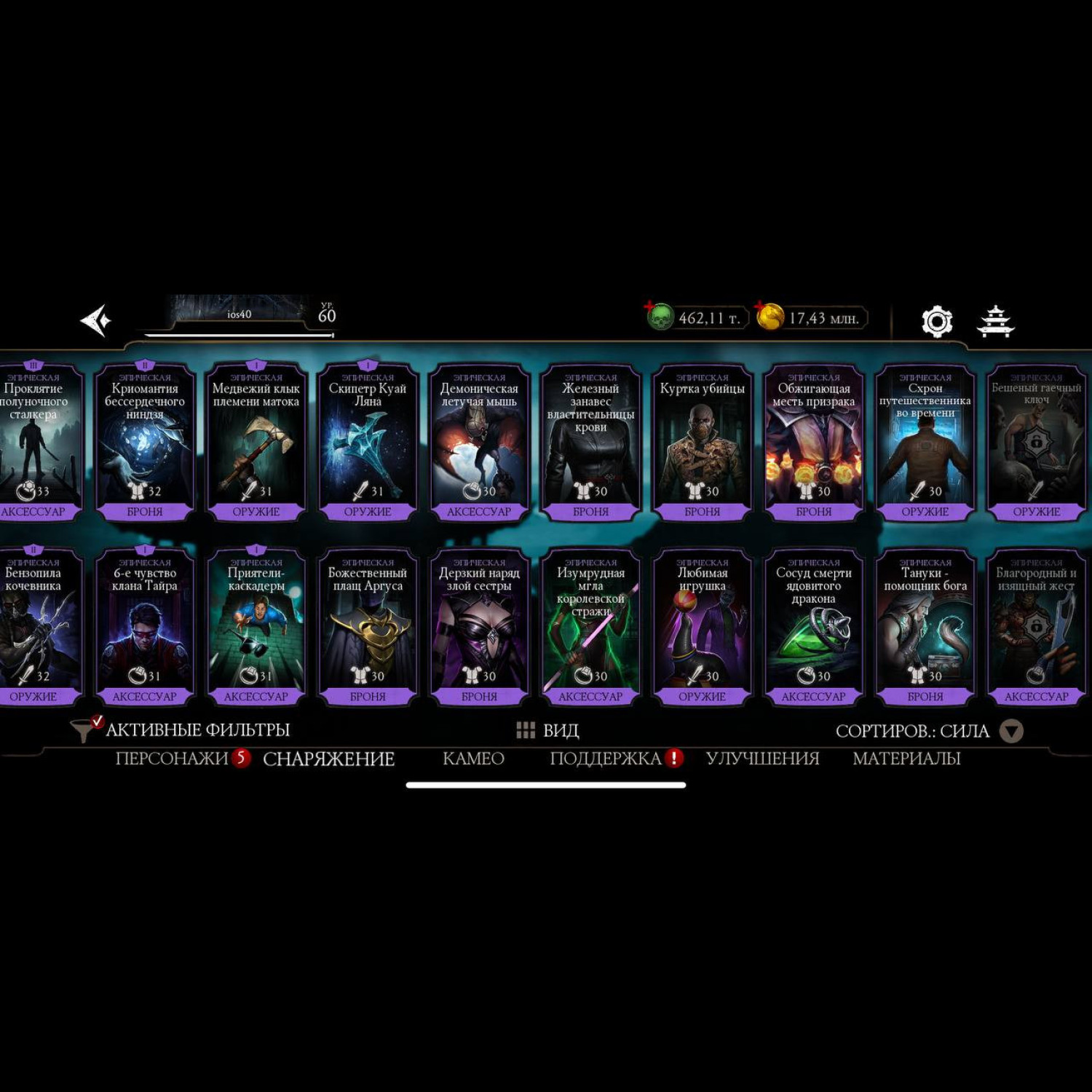Switch to the Персонажи tab
This screenshot has height=1092, width=1092.
tap(172, 759)
